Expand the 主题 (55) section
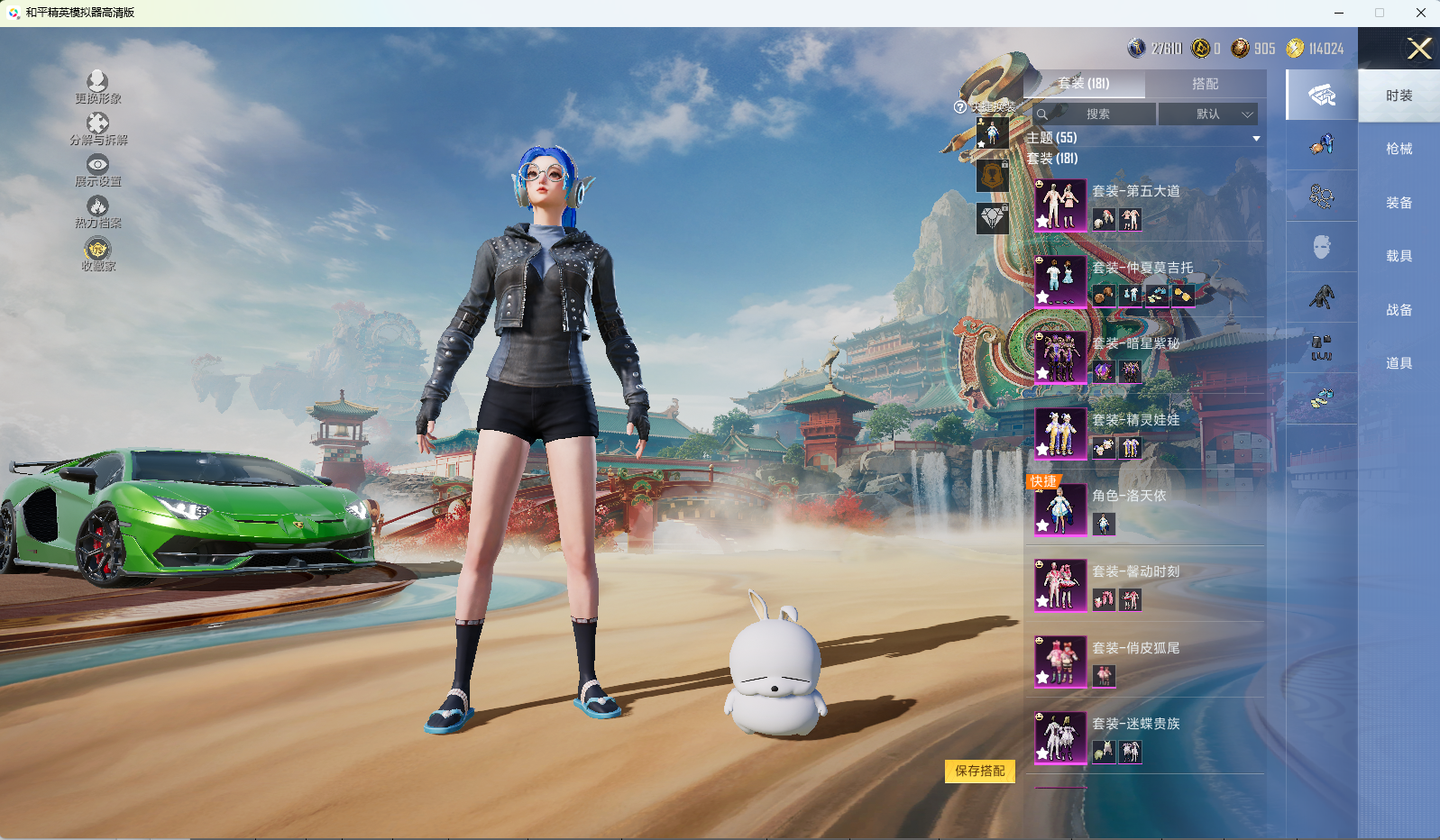Image resolution: width=1440 pixels, height=840 pixels. [x=1255, y=138]
